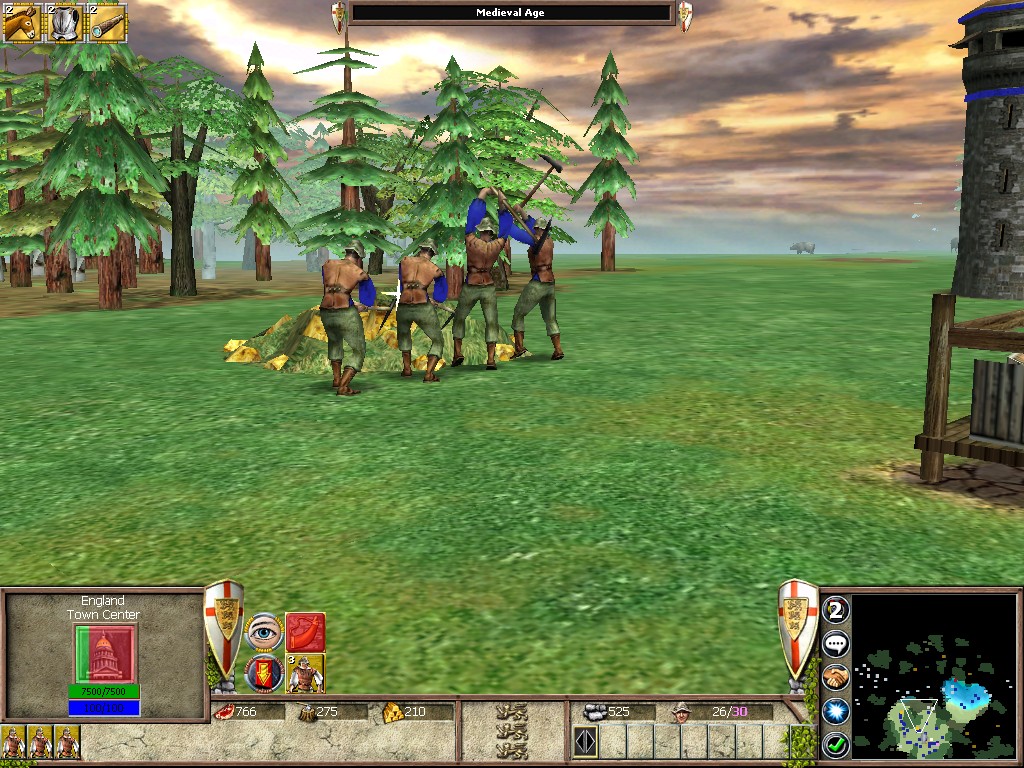Select the steel armor upgrade icon
This screenshot has height=768, width=1024.
tap(65, 22)
